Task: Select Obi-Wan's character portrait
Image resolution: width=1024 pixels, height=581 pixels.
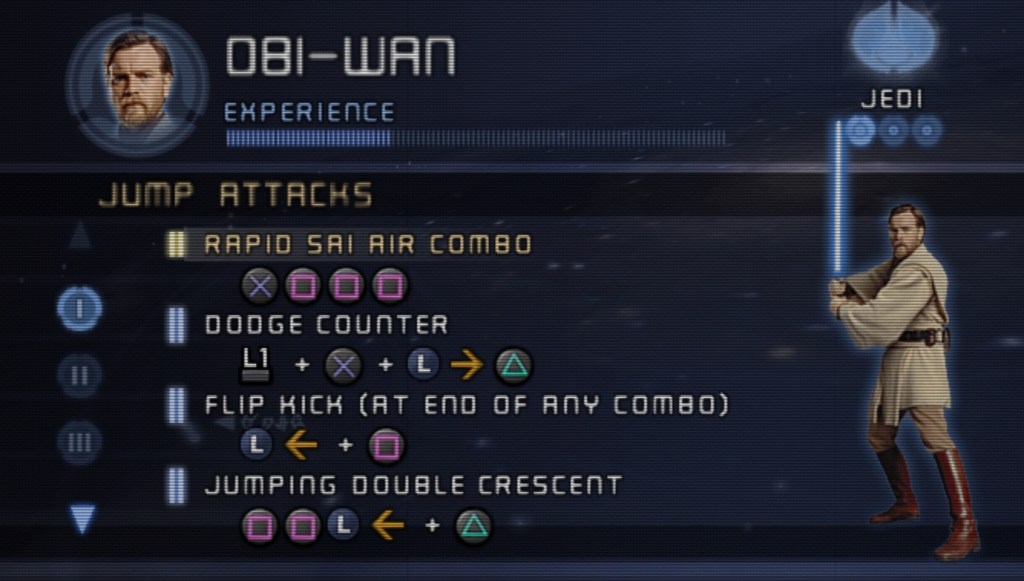Action: 137,83
